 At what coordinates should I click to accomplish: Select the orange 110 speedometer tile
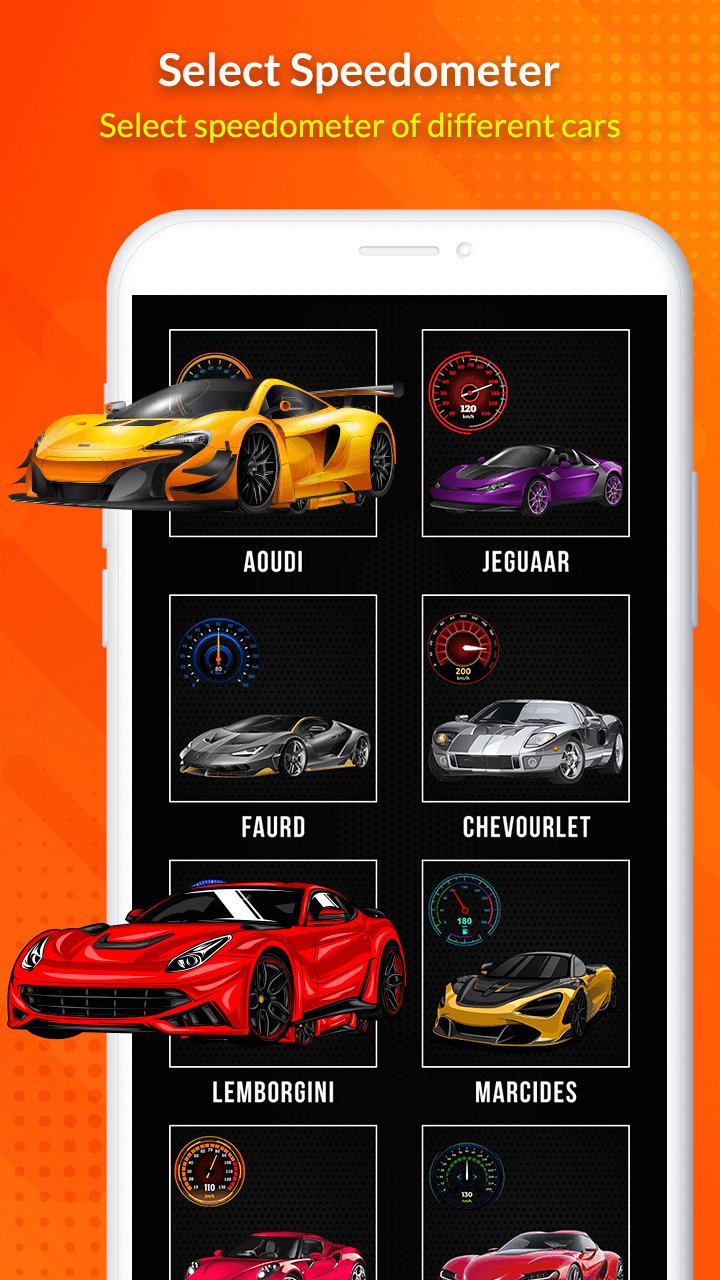click(273, 1202)
